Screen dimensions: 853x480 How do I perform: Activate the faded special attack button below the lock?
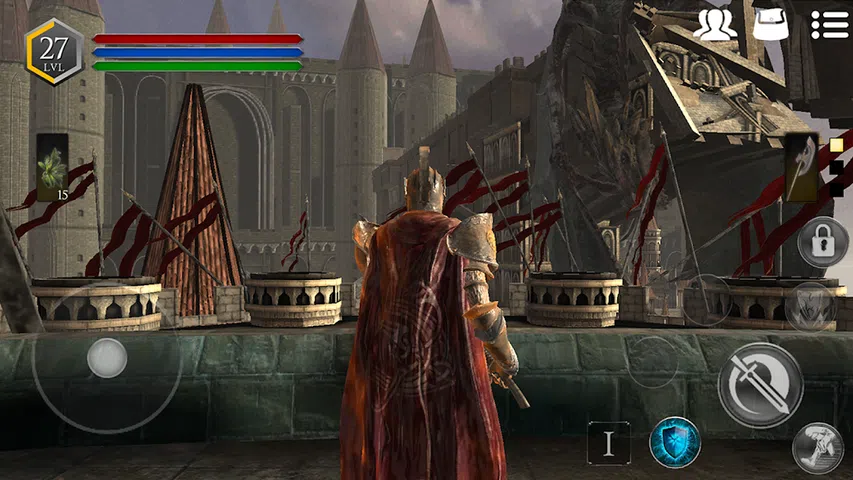click(809, 306)
